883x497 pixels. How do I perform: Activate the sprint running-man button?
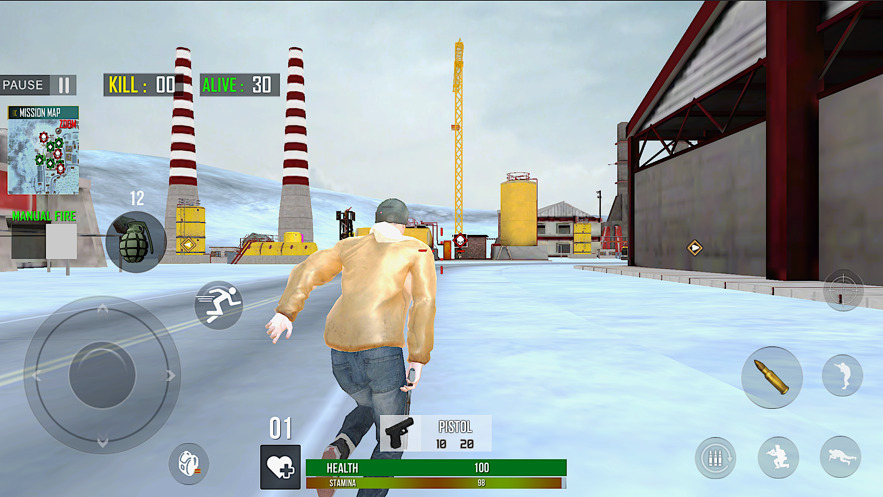218,304
